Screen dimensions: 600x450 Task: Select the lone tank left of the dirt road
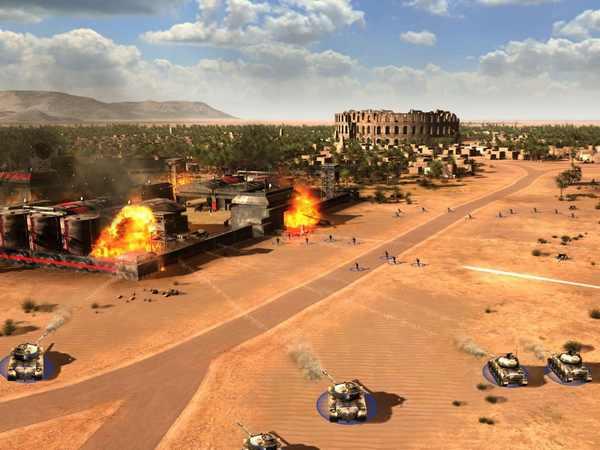(x=25, y=361)
